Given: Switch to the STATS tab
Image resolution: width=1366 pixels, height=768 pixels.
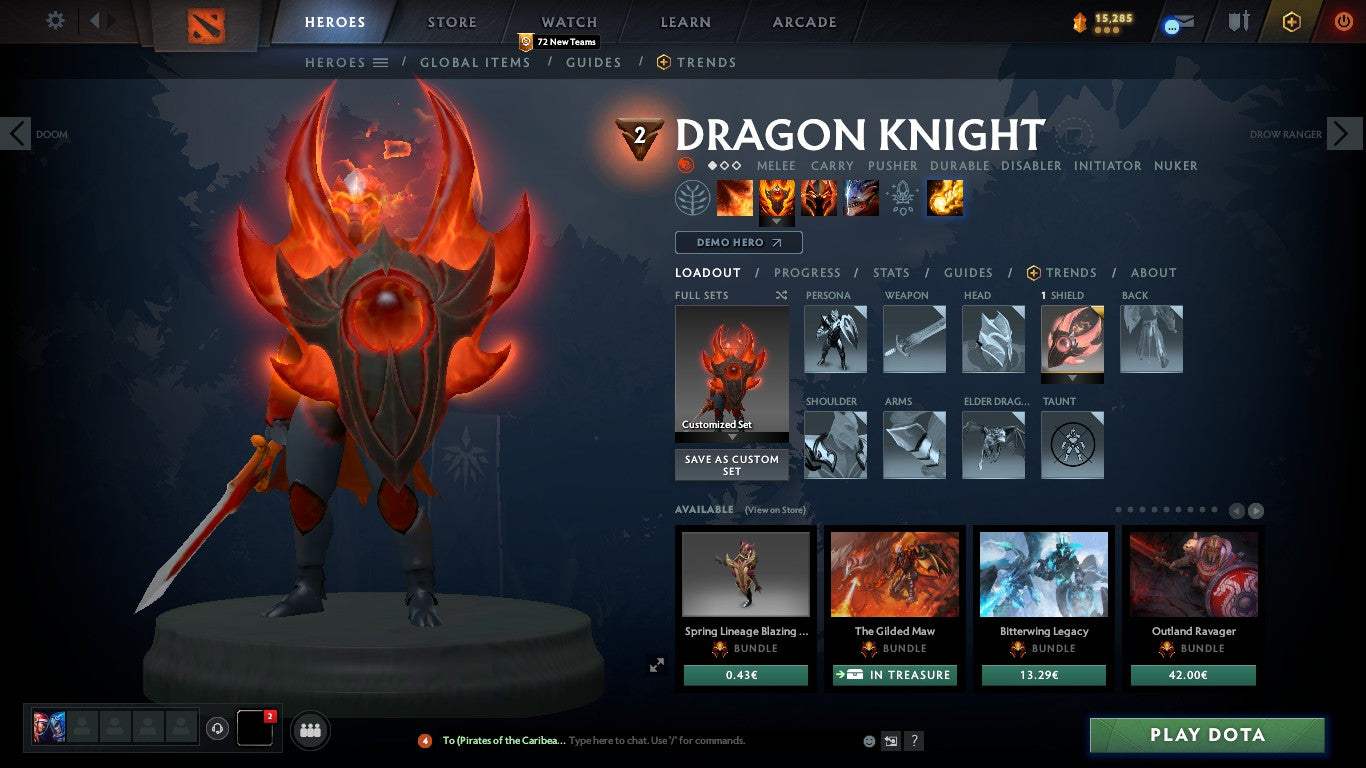Looking at the screenshot, I should coord(890,272).
